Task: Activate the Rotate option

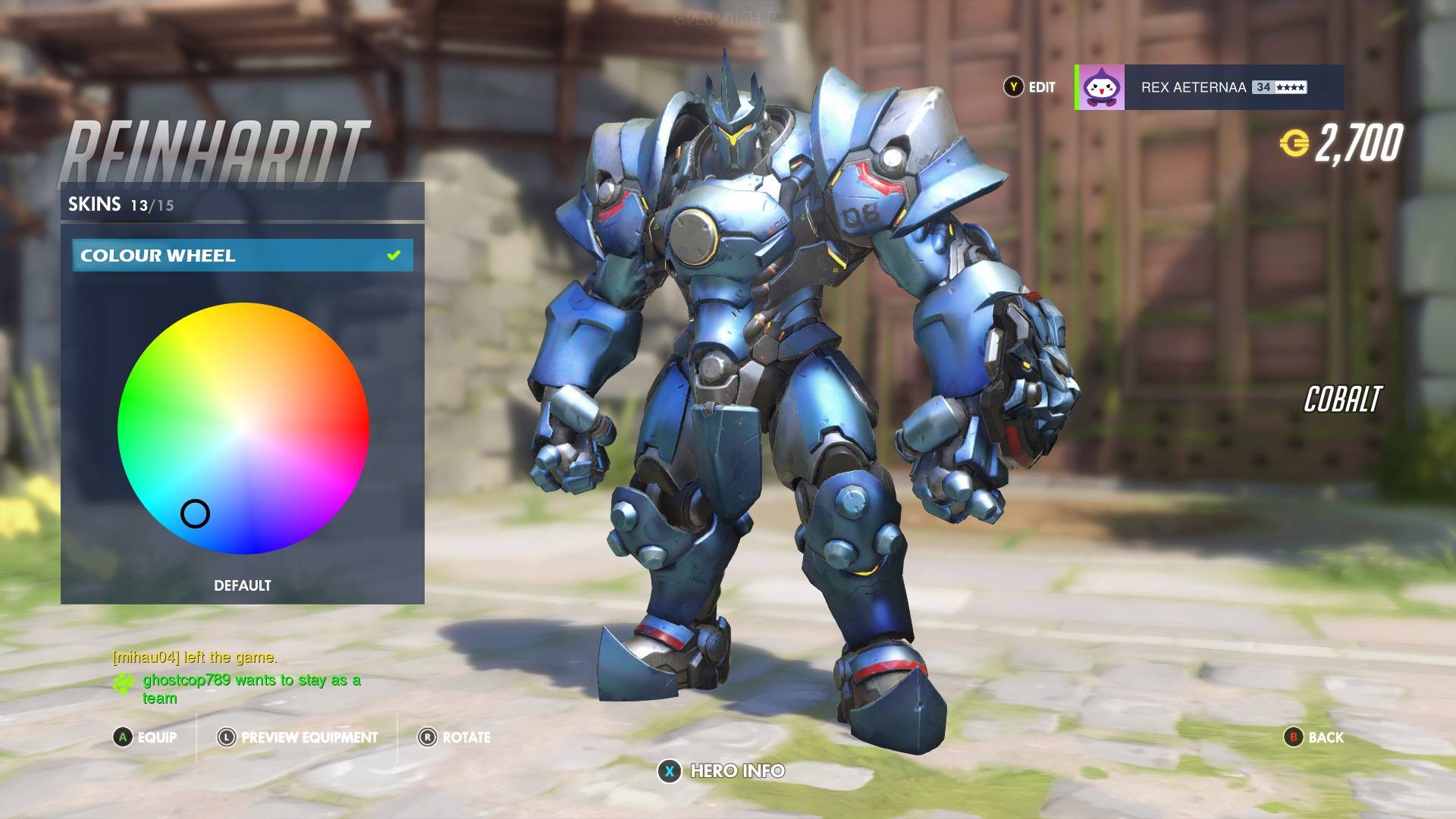Action: coord(454,737)
